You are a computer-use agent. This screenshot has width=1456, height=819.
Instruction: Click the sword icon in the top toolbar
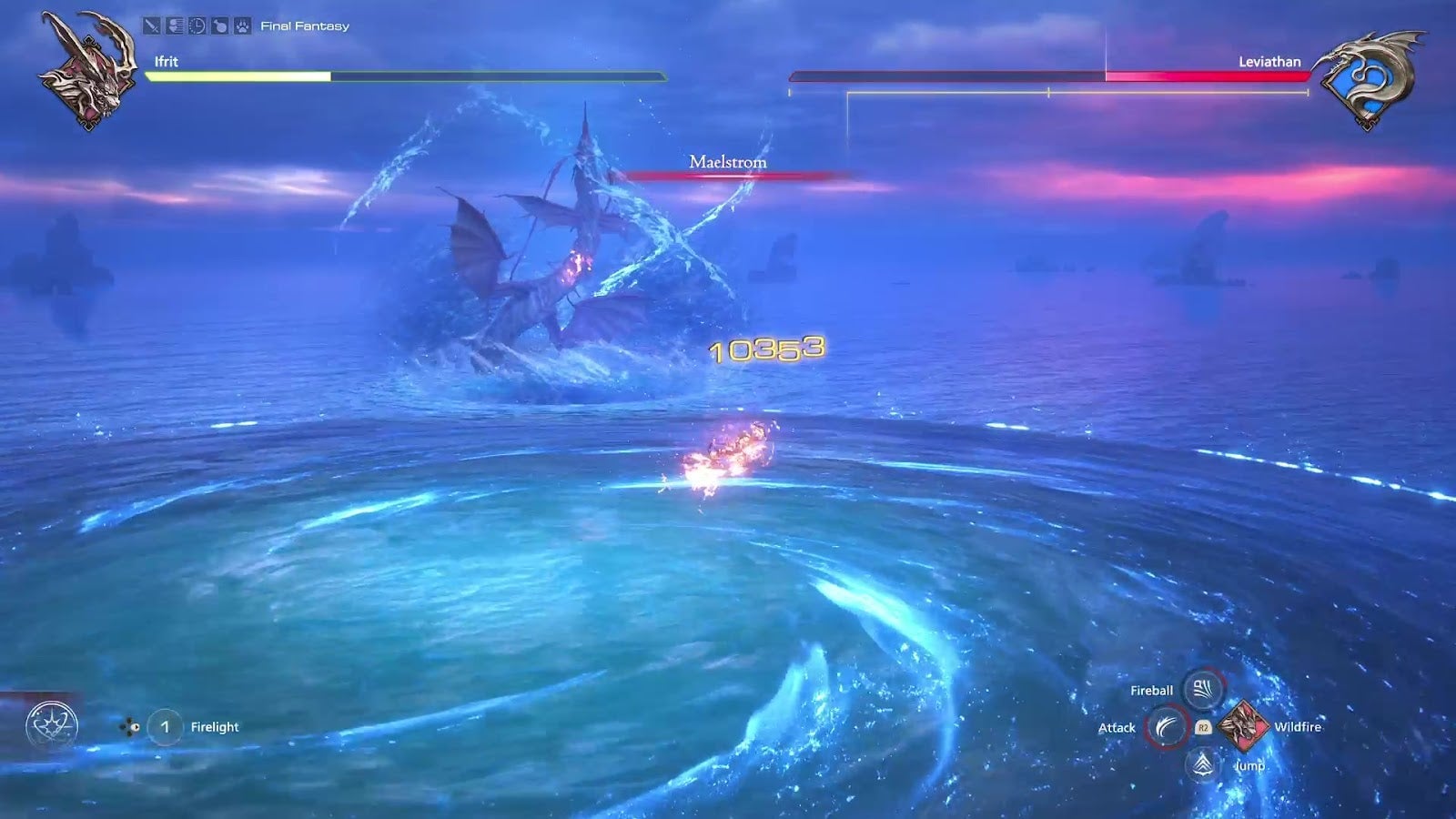click(151, 25)
